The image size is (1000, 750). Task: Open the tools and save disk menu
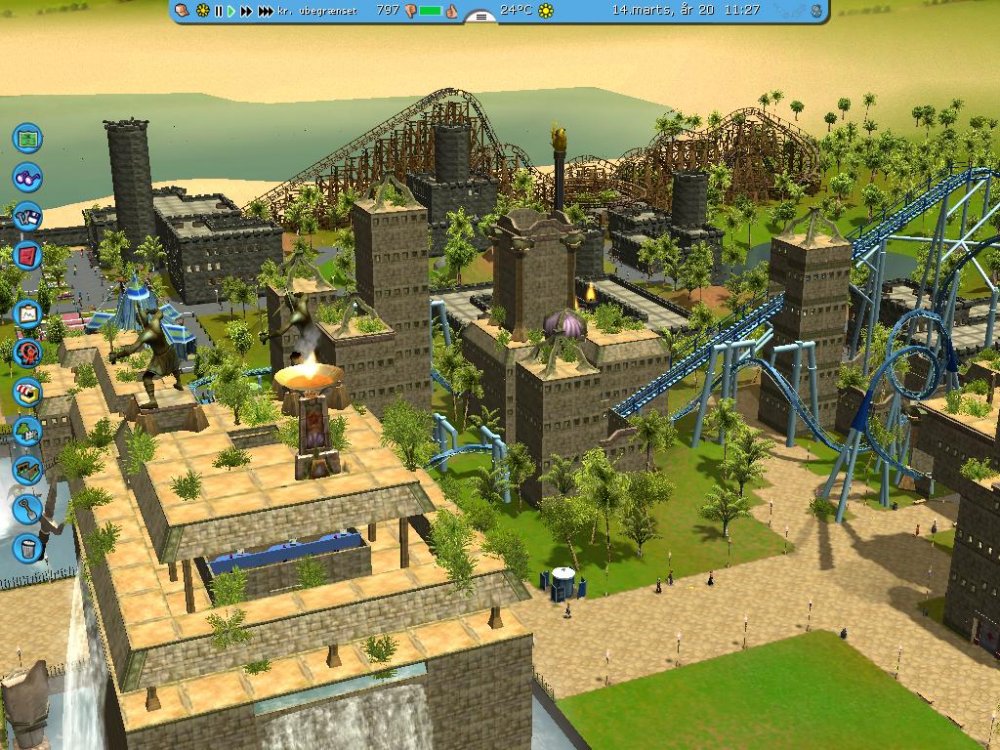[x=27, y=216]
